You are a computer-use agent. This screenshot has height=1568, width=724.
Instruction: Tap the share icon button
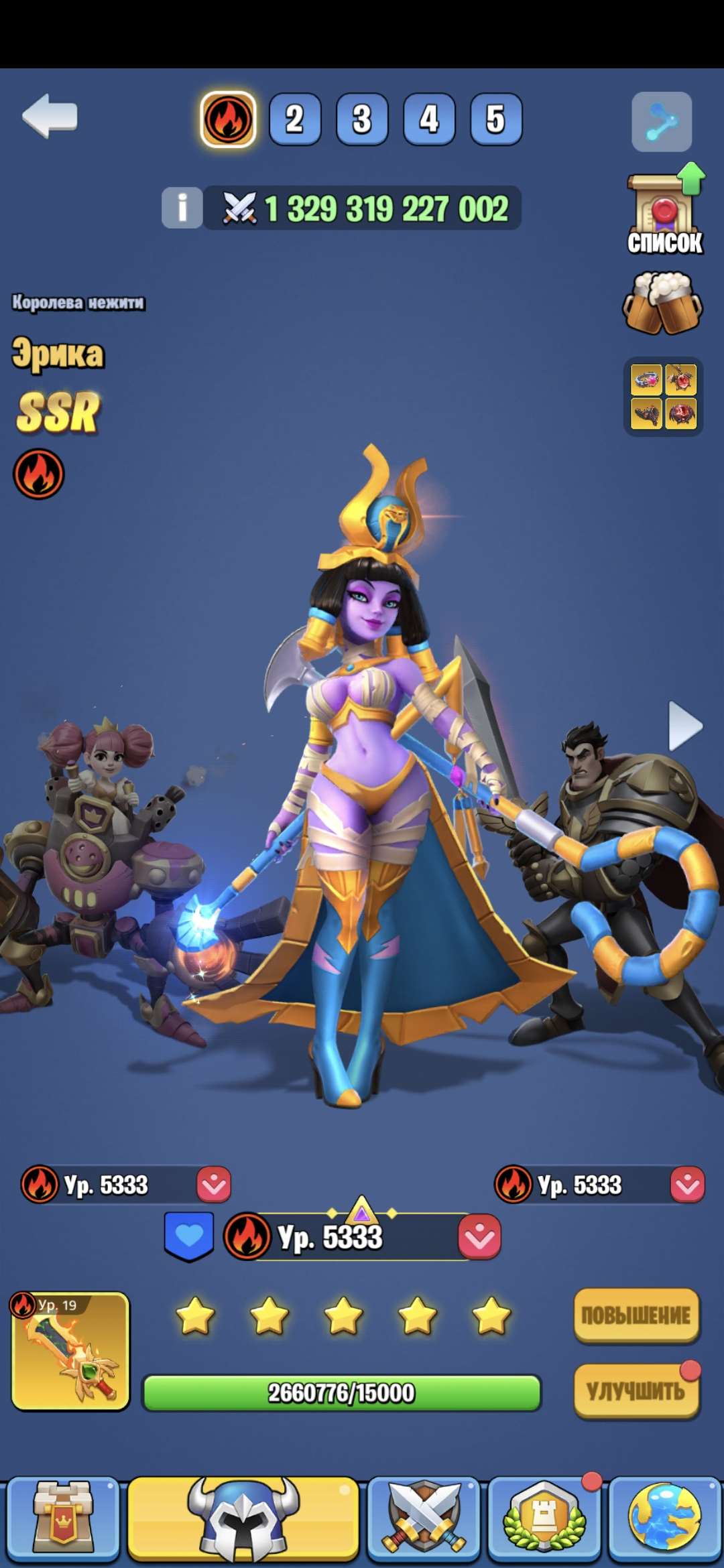pyautogui.click(x=662, y=122)
